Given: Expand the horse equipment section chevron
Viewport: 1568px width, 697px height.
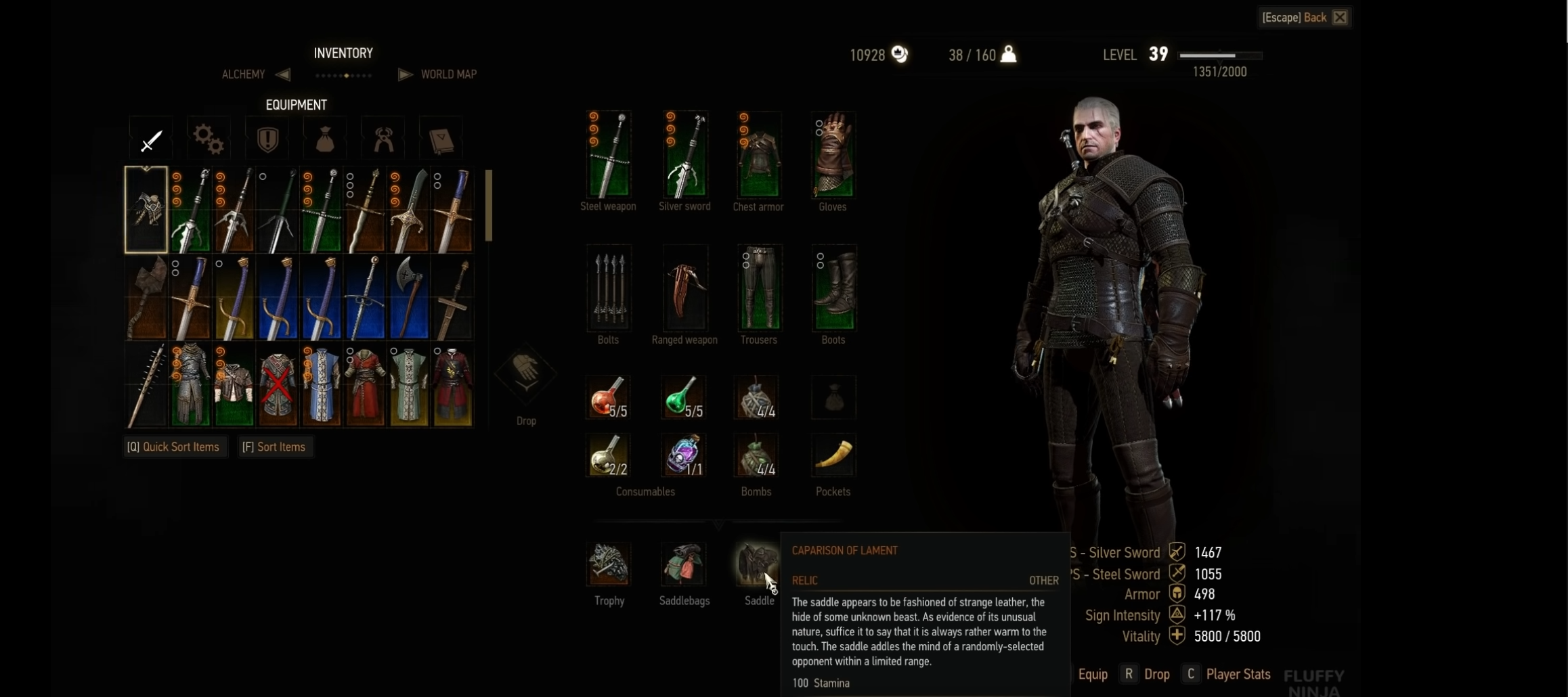Looking at the screenshot, I should click(718, 524).
